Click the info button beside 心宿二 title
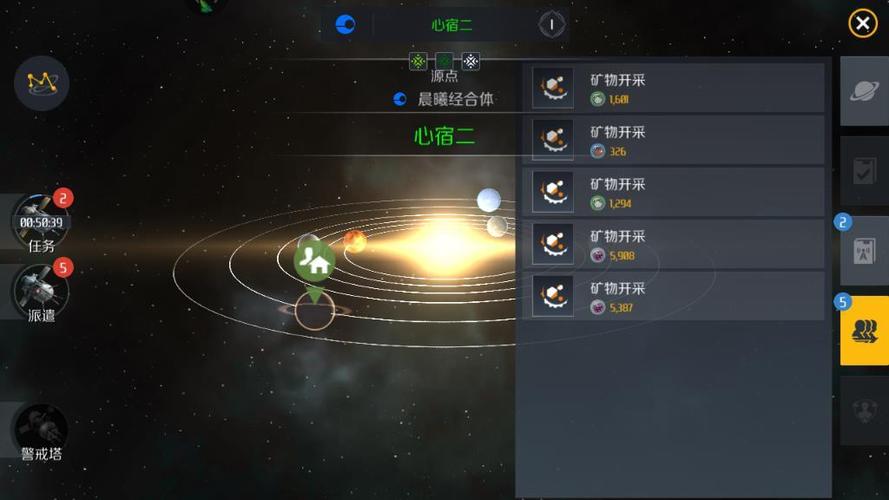 click(551, 24)
